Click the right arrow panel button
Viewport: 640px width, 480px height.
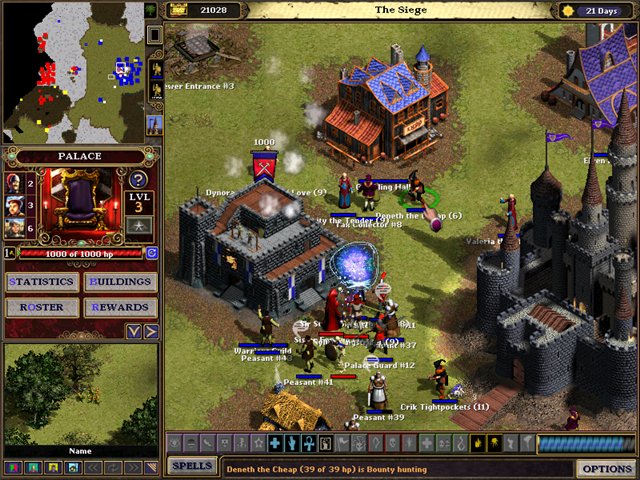[x=151, y=331]
